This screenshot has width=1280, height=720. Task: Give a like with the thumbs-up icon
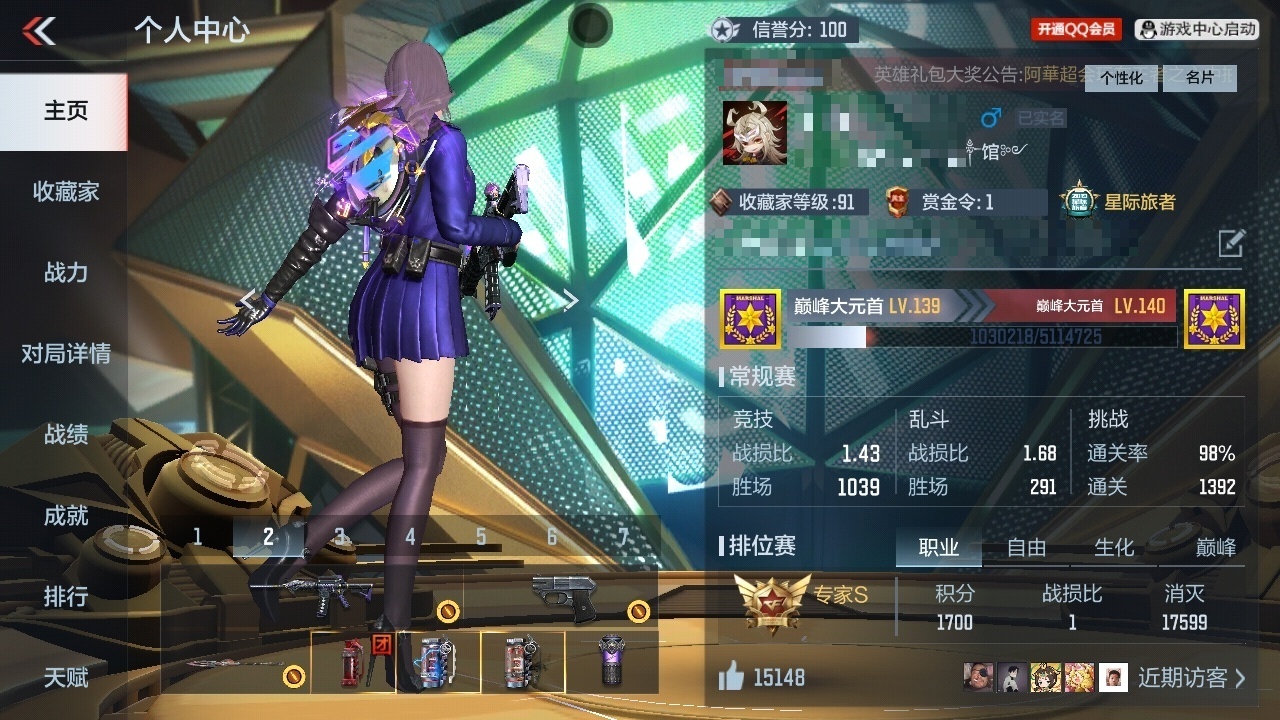coord(731,678)
